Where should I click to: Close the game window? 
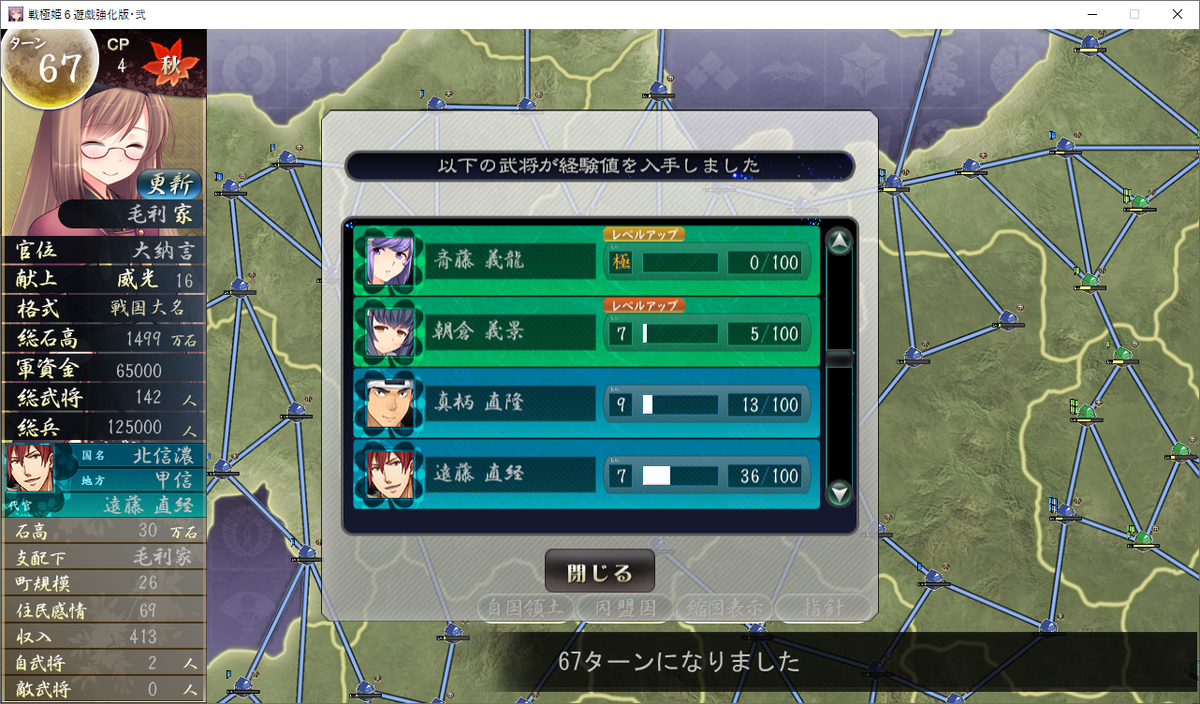[1176, 14]
